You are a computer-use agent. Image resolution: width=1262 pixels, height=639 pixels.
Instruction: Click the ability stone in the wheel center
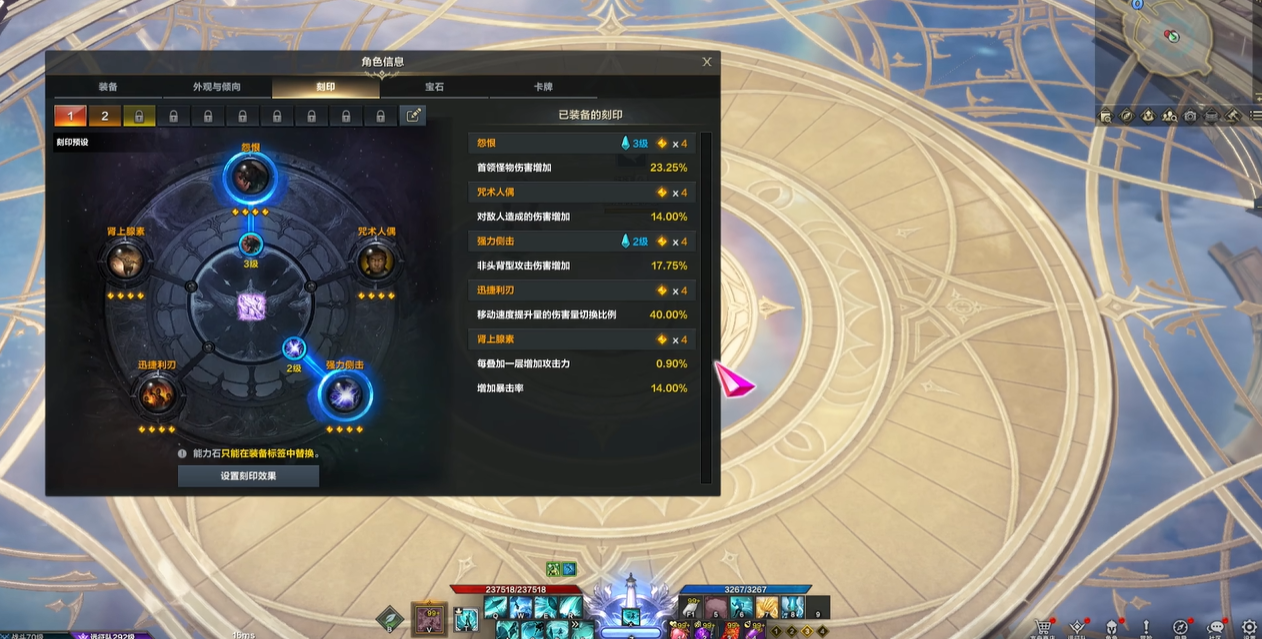pyautogui.click(x=250, y=307)
